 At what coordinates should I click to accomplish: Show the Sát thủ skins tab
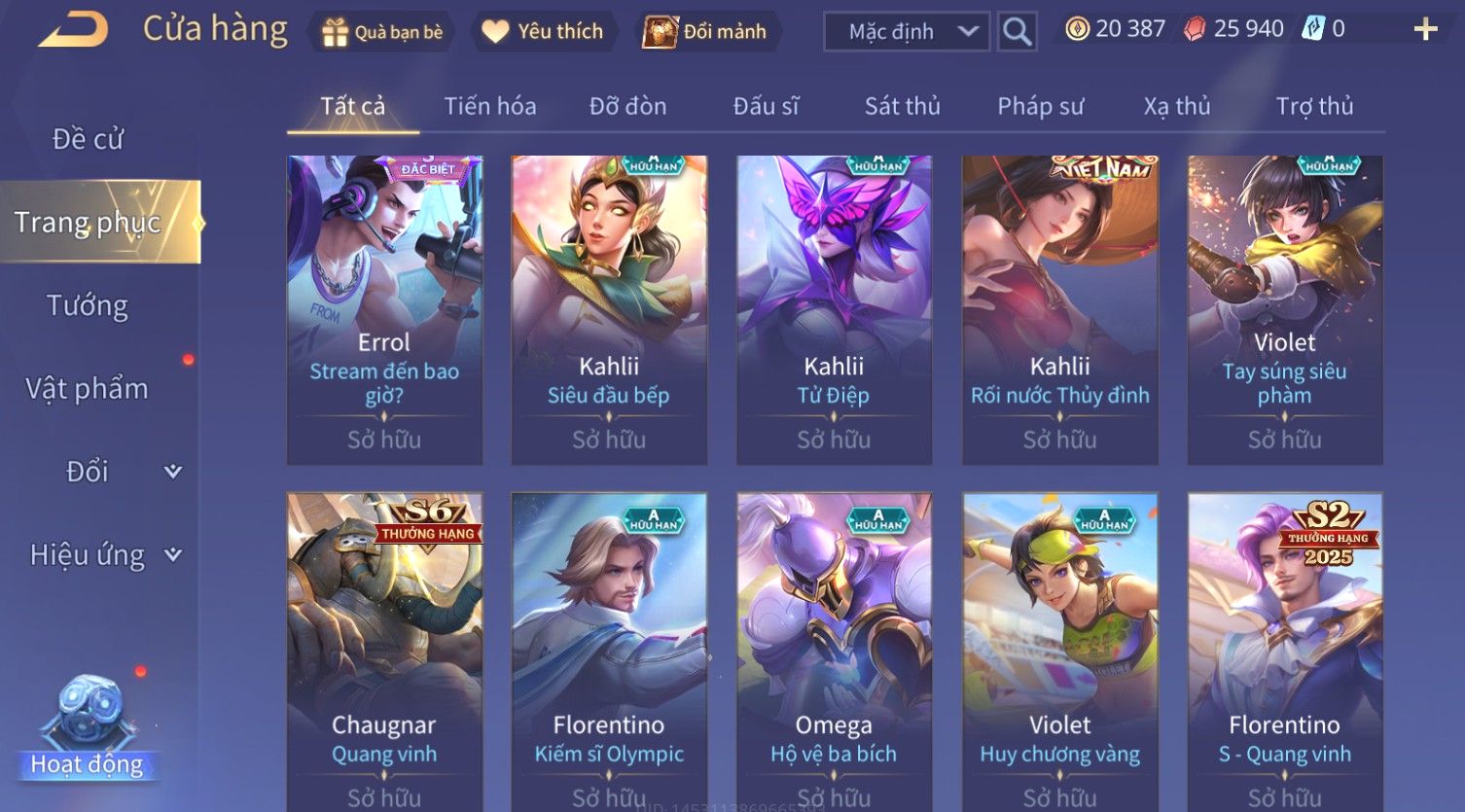pyautogui.click(x=902, y=106)
